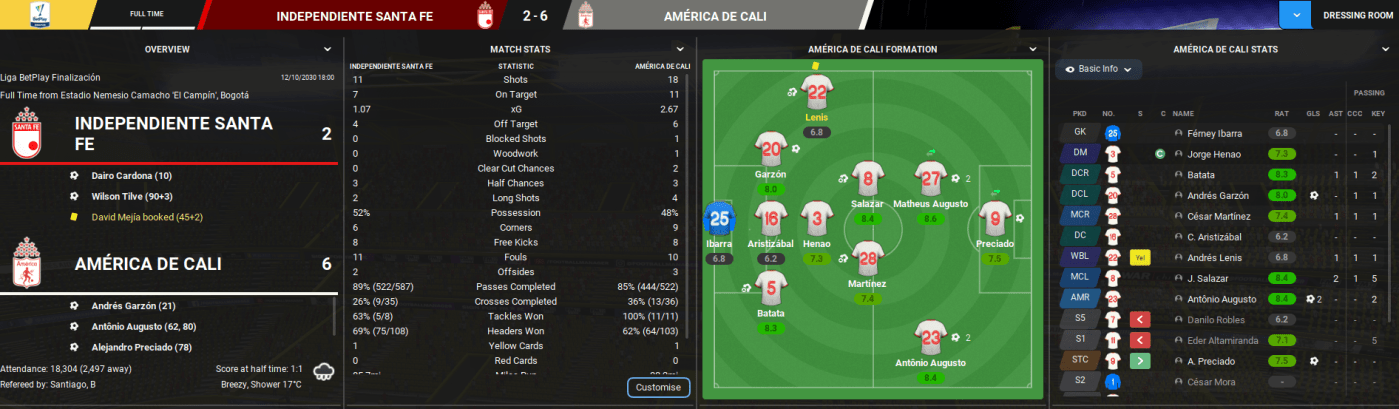Select goalkeeper Ibarra's number 25 shirt icon

(x=719, y=217)
